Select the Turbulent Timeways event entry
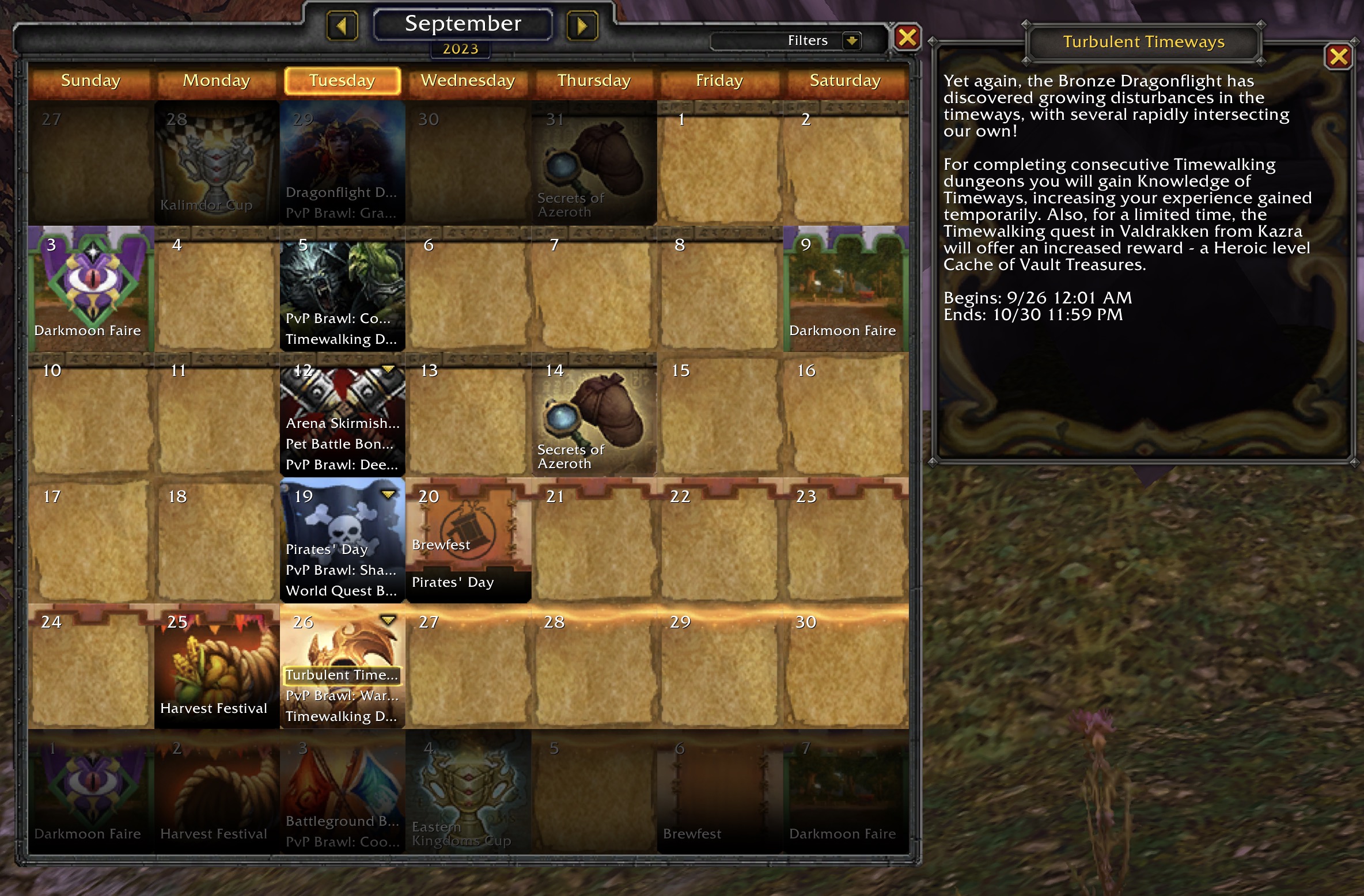 click(342, 675)
